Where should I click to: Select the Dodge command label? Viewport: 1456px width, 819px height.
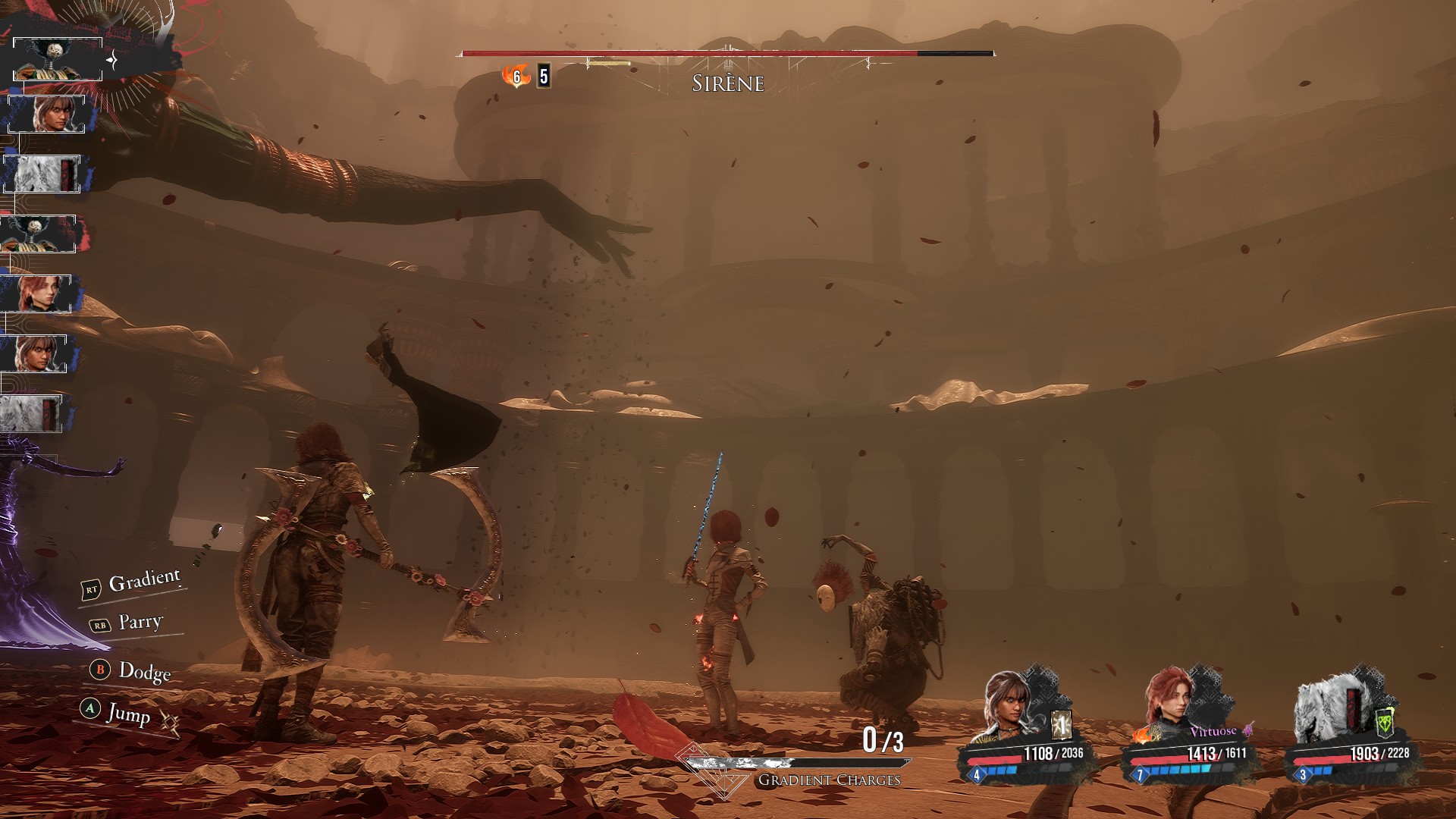click(x=144, y=671)
